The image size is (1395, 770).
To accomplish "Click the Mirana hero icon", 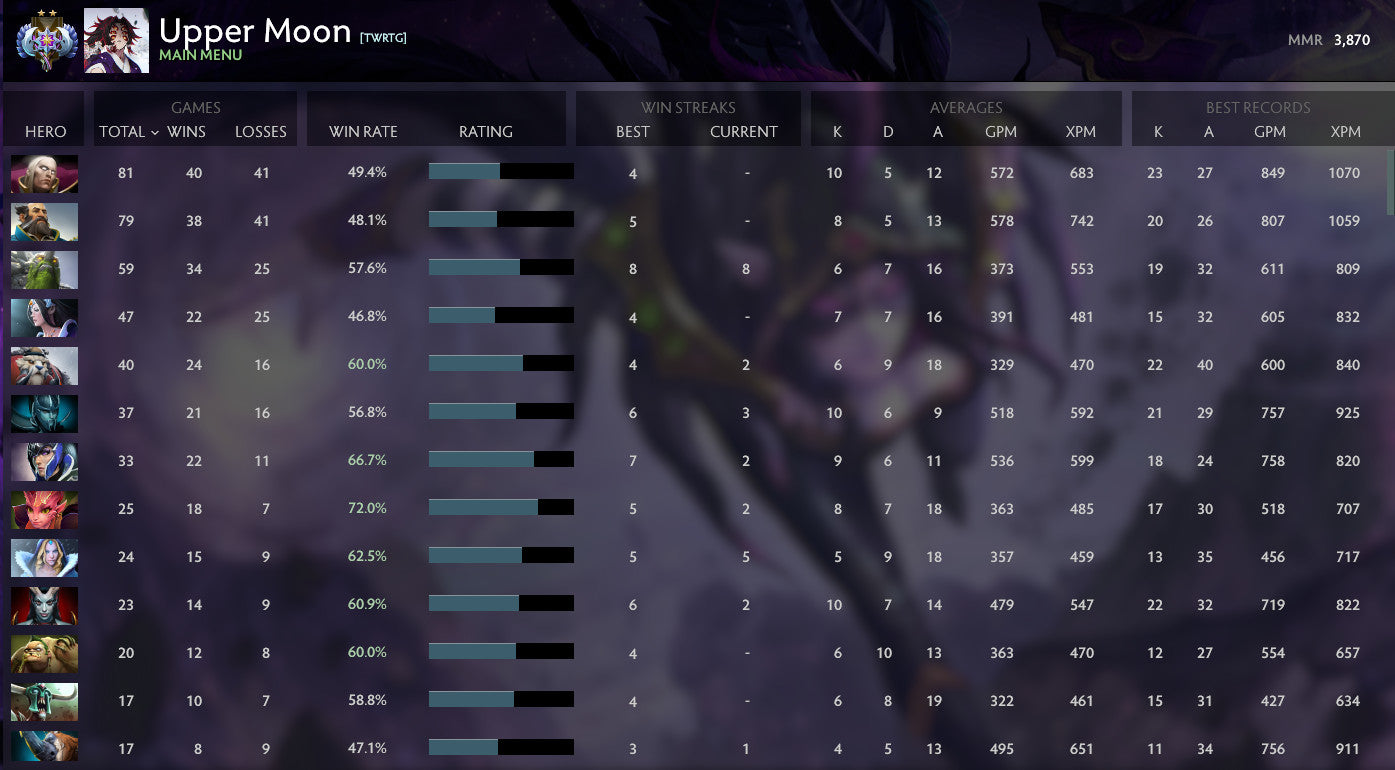I will pyautogui.click(x=44, y=317).
